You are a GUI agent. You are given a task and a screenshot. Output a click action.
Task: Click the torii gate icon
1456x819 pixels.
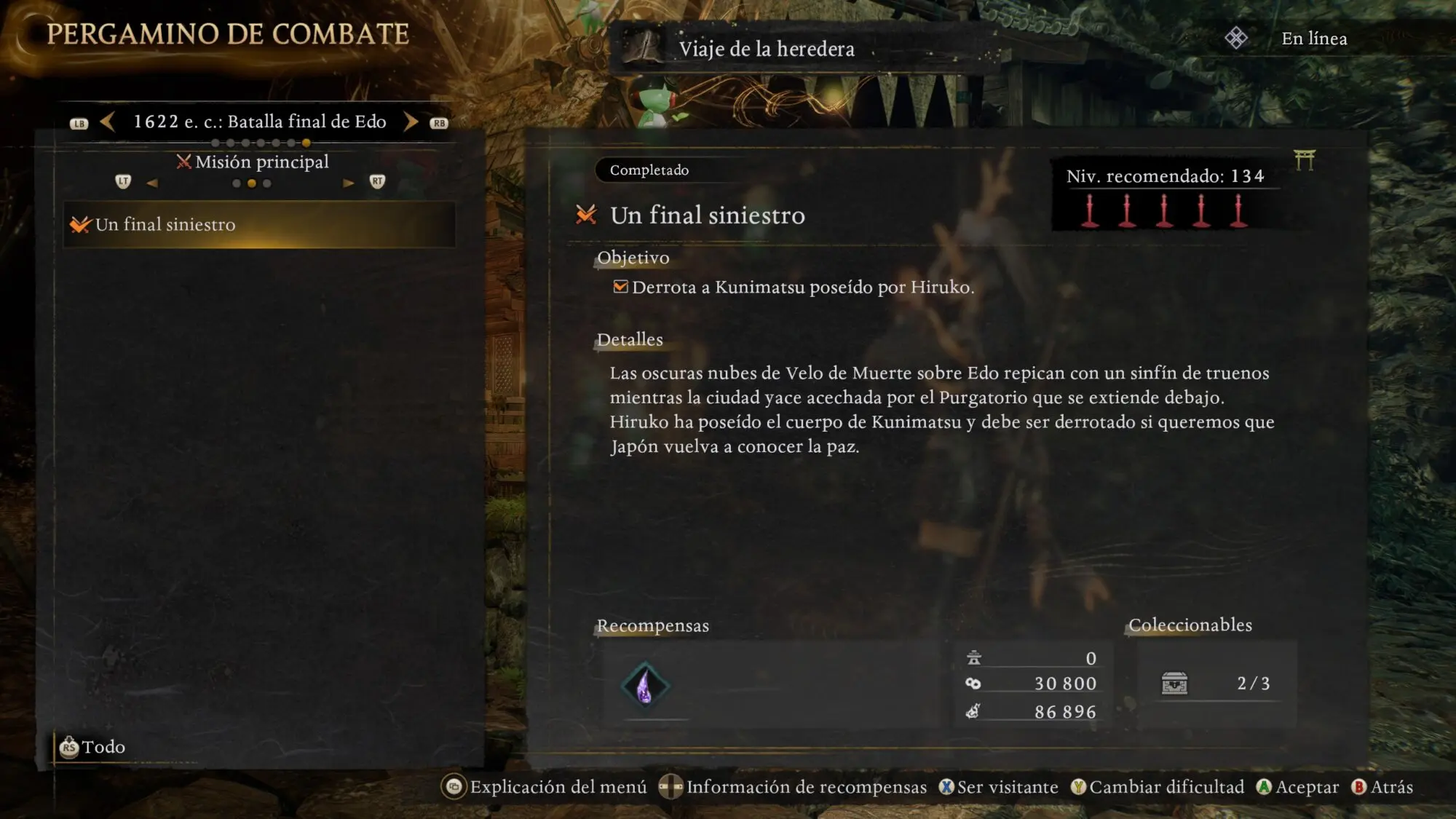[1304, 160]
